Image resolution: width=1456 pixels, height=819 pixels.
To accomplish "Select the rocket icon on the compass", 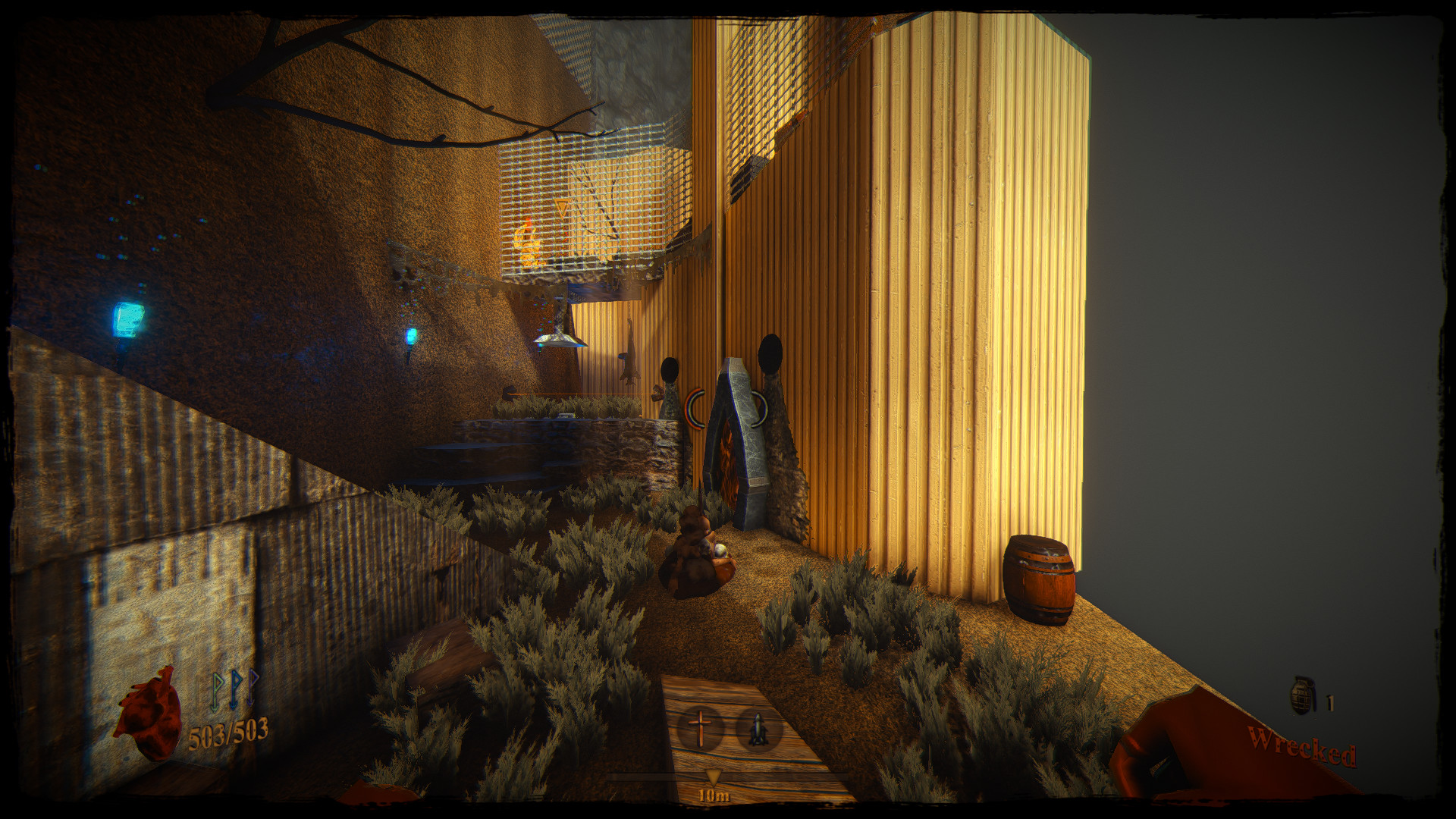I will click(x=758, y=730).
